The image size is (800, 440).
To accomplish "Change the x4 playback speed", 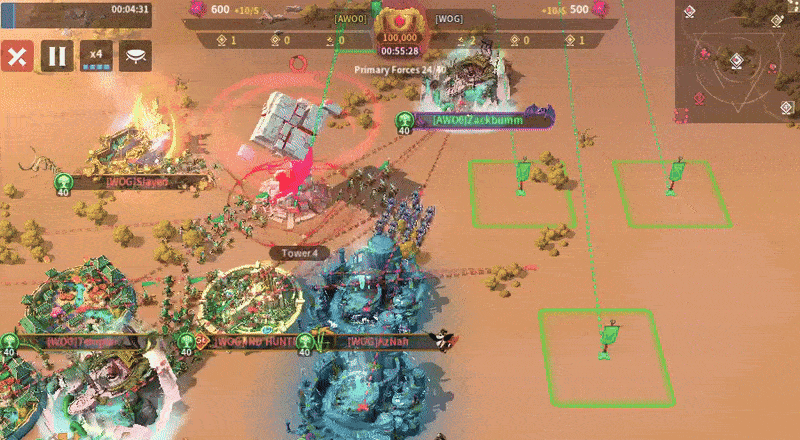I will point(96,56).
